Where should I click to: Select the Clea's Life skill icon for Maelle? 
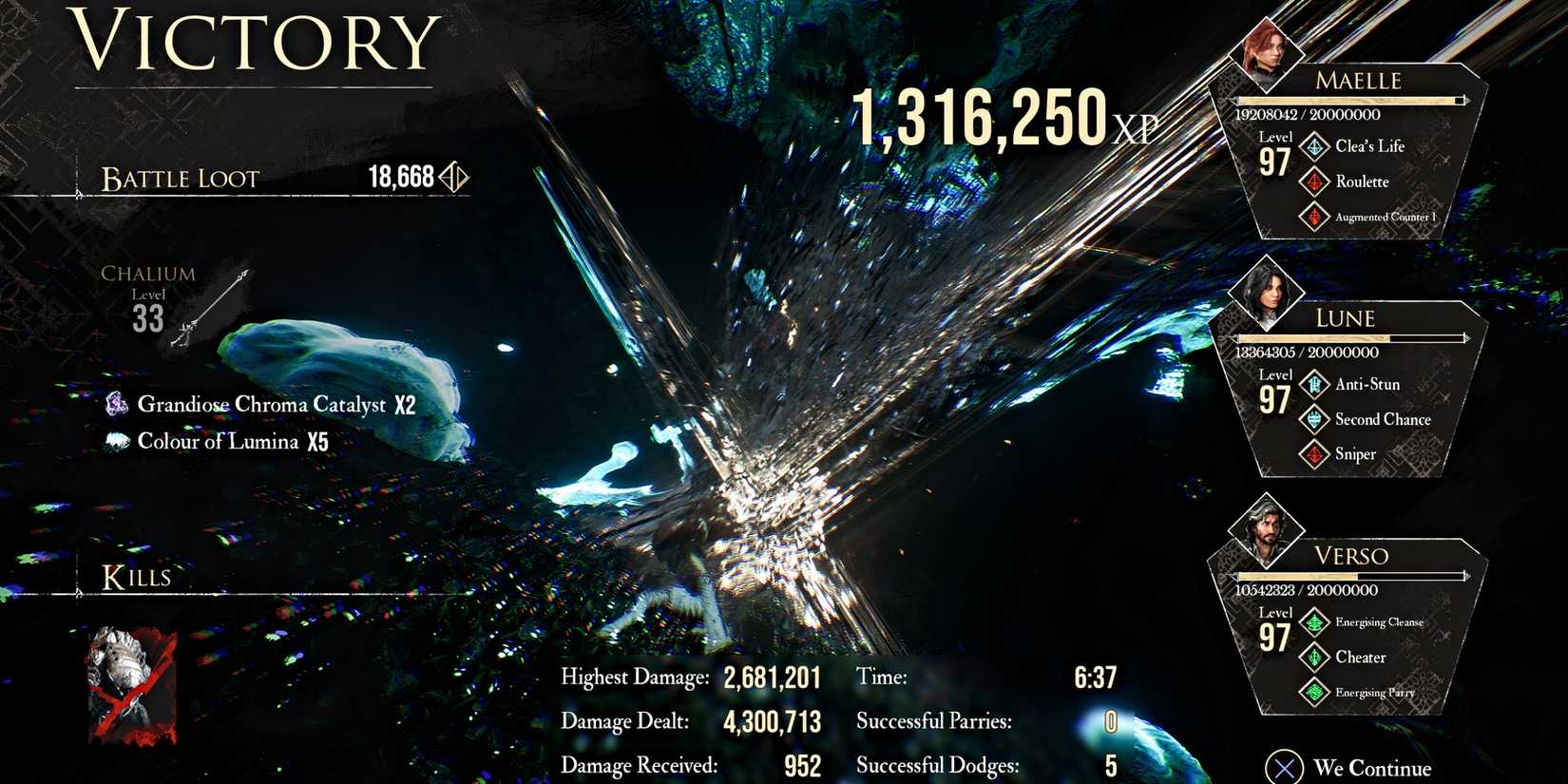pyautogui.click(x=1314, y=146)
